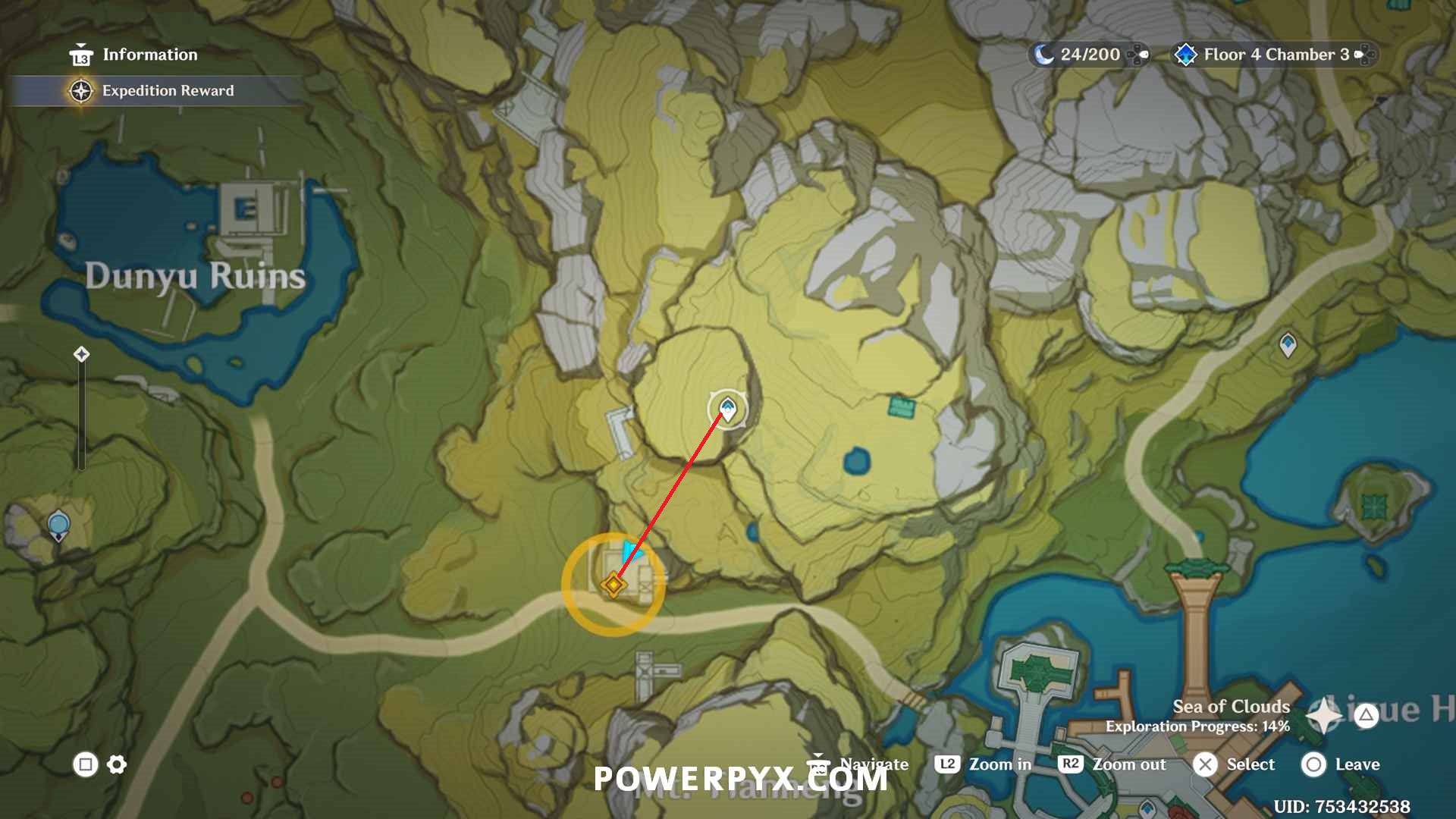1456x819 pixels.
Task: Open map settings with the gear icon
Action: (117, 764)
